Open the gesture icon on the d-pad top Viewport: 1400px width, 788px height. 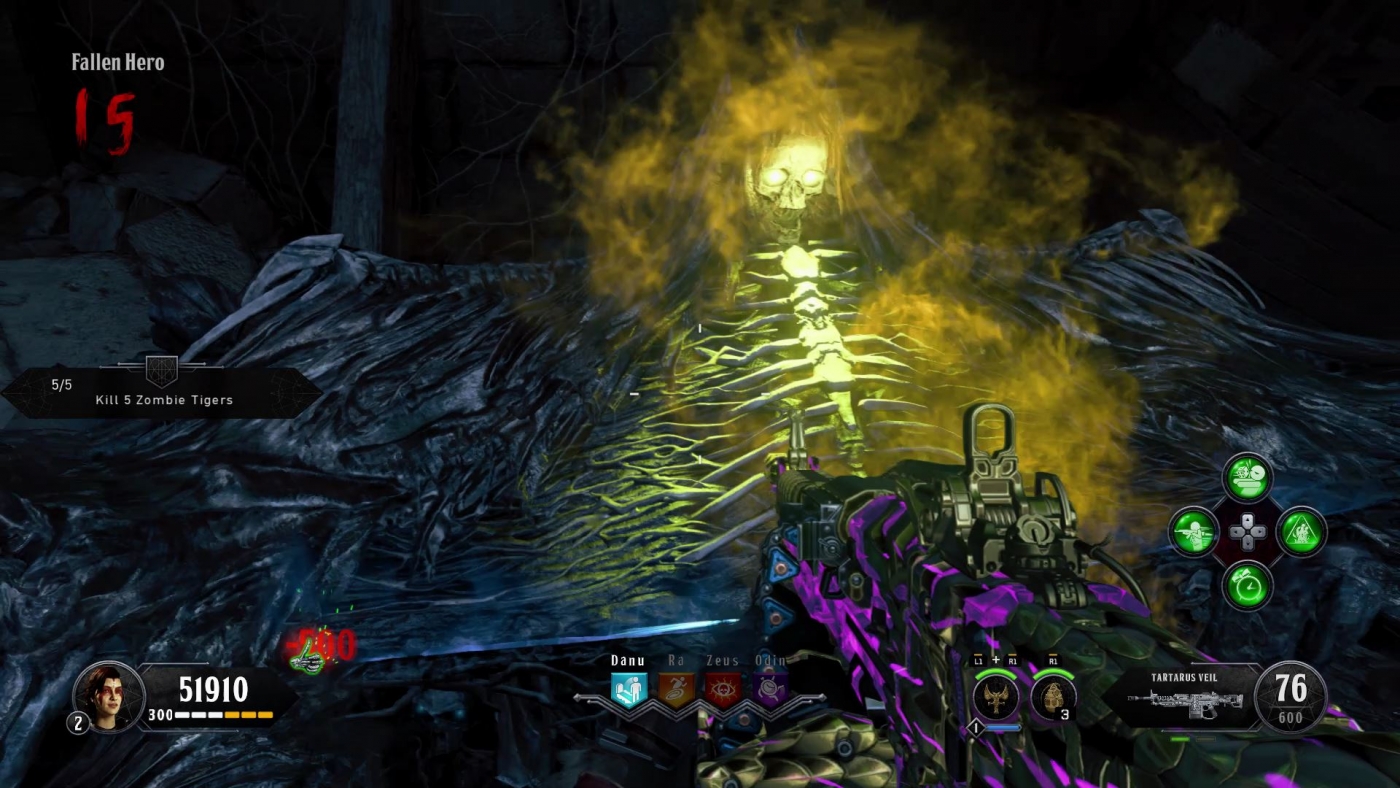coord(1248,478)
